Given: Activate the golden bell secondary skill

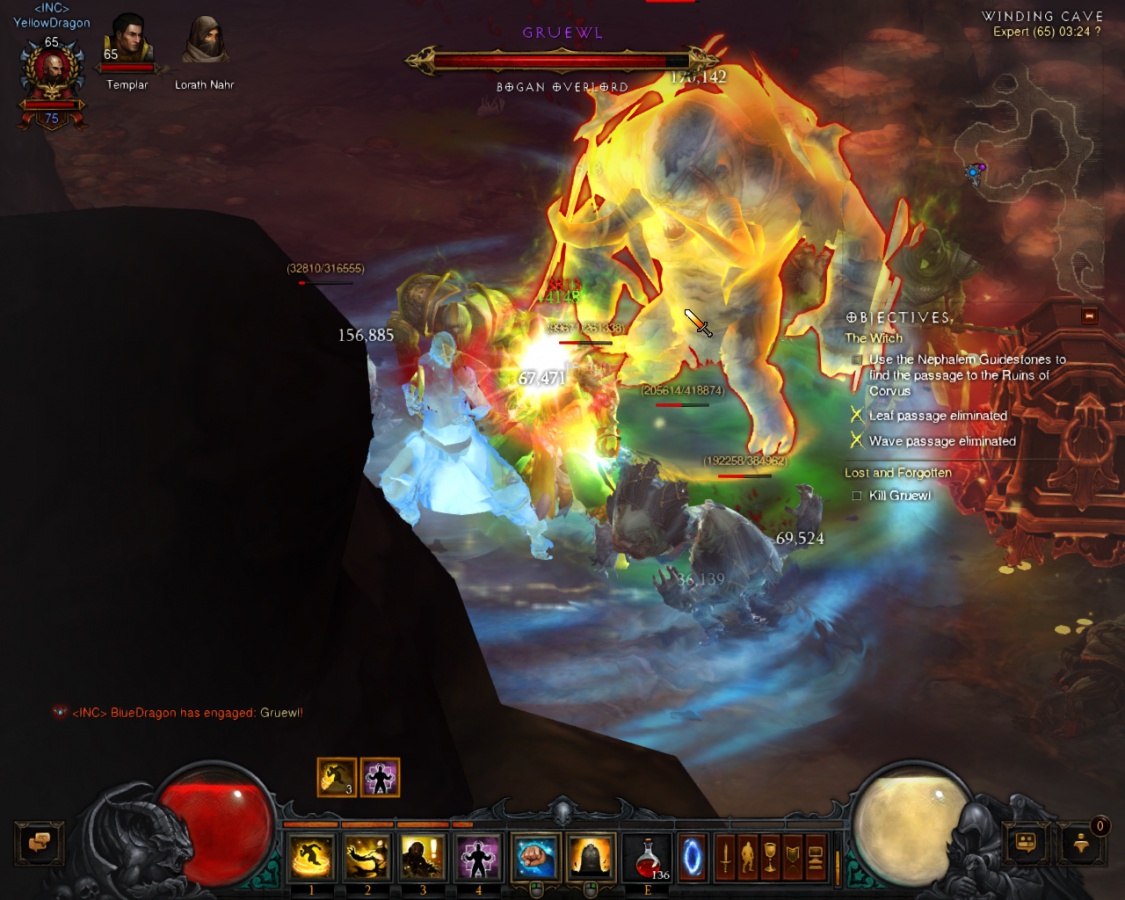Looking at the screenshot, I should (591, 857).
